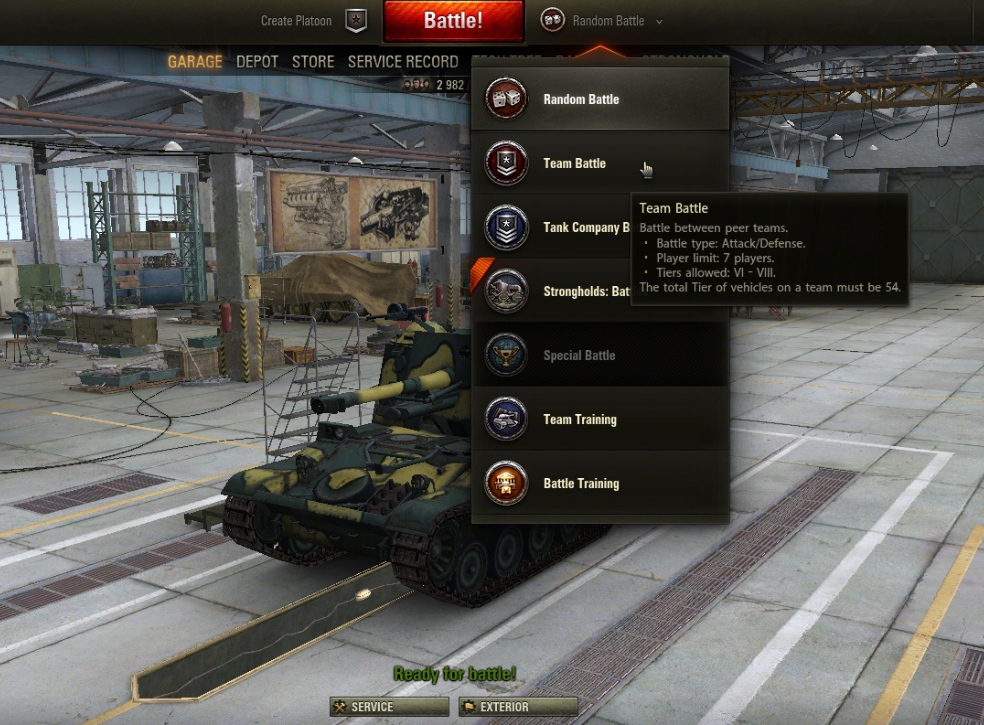Switch to the Garage tab
Viewport: 984px width, 725px height.
[x=195, y=62]
